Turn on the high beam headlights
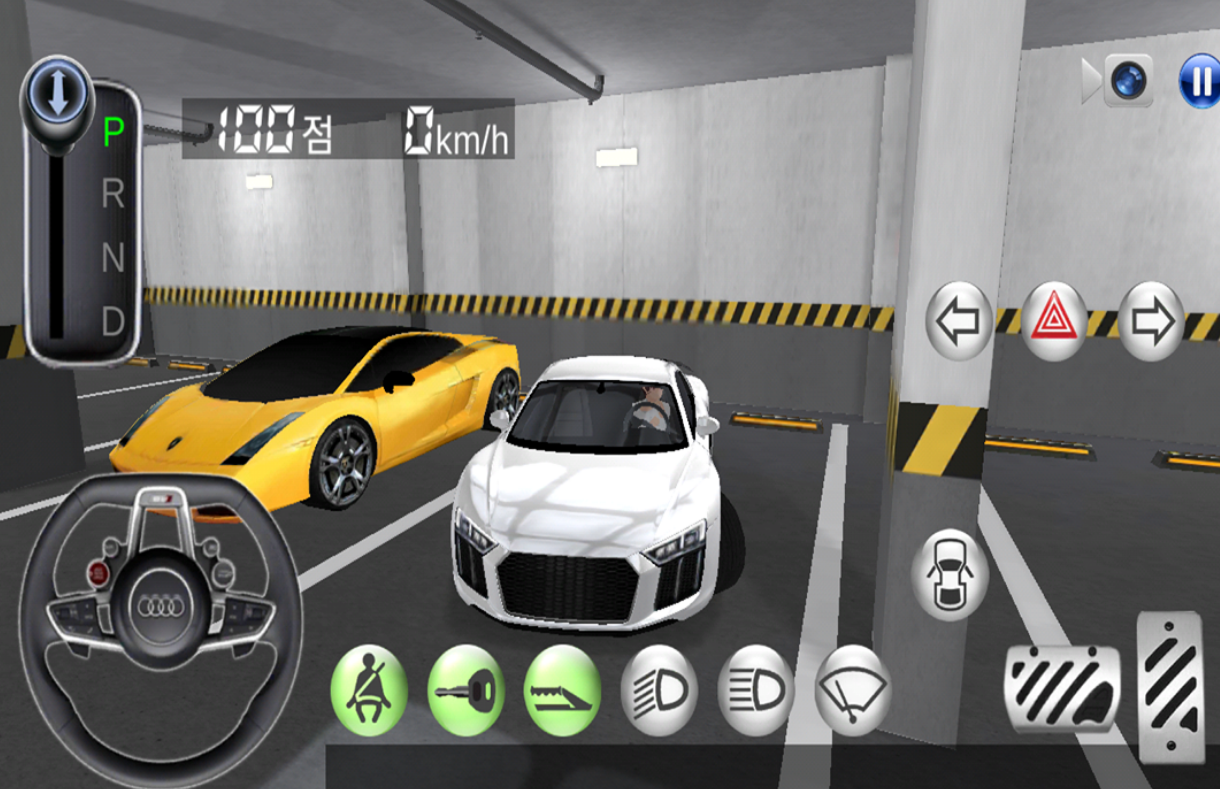The height and width of the screenshot is (789, 1220). click(x=755, y=690)
